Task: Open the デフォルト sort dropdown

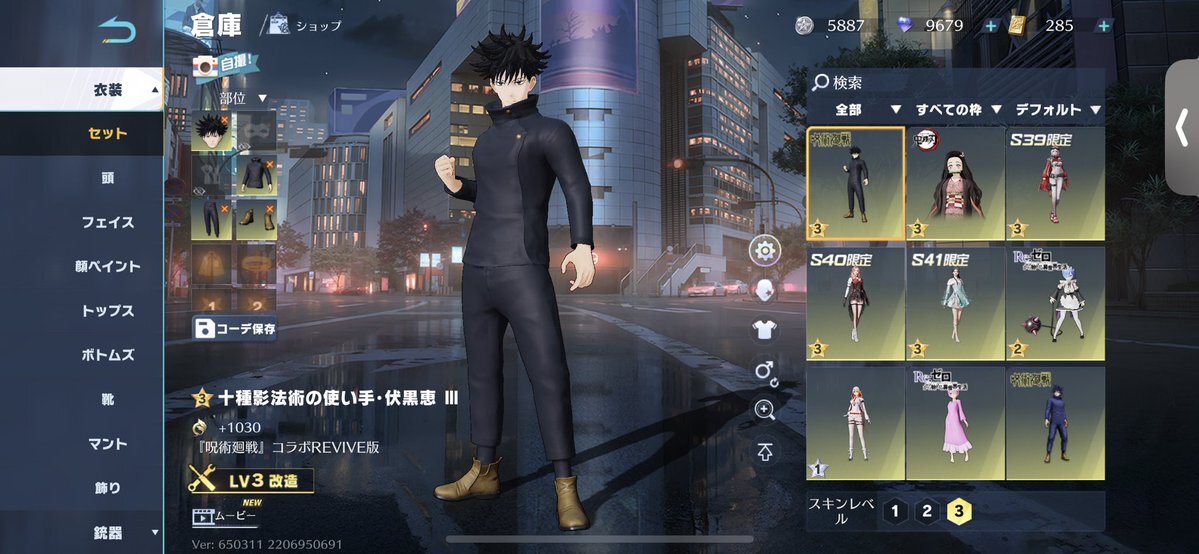Action: point(1056,110)
